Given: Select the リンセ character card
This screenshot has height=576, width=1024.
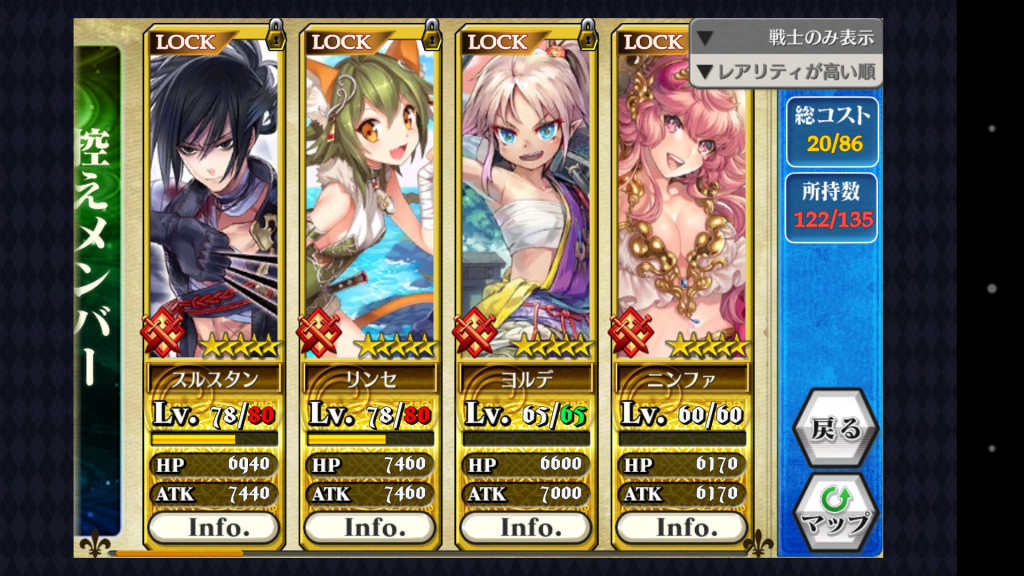Looking at the screenshot, I should coord(369,200).
